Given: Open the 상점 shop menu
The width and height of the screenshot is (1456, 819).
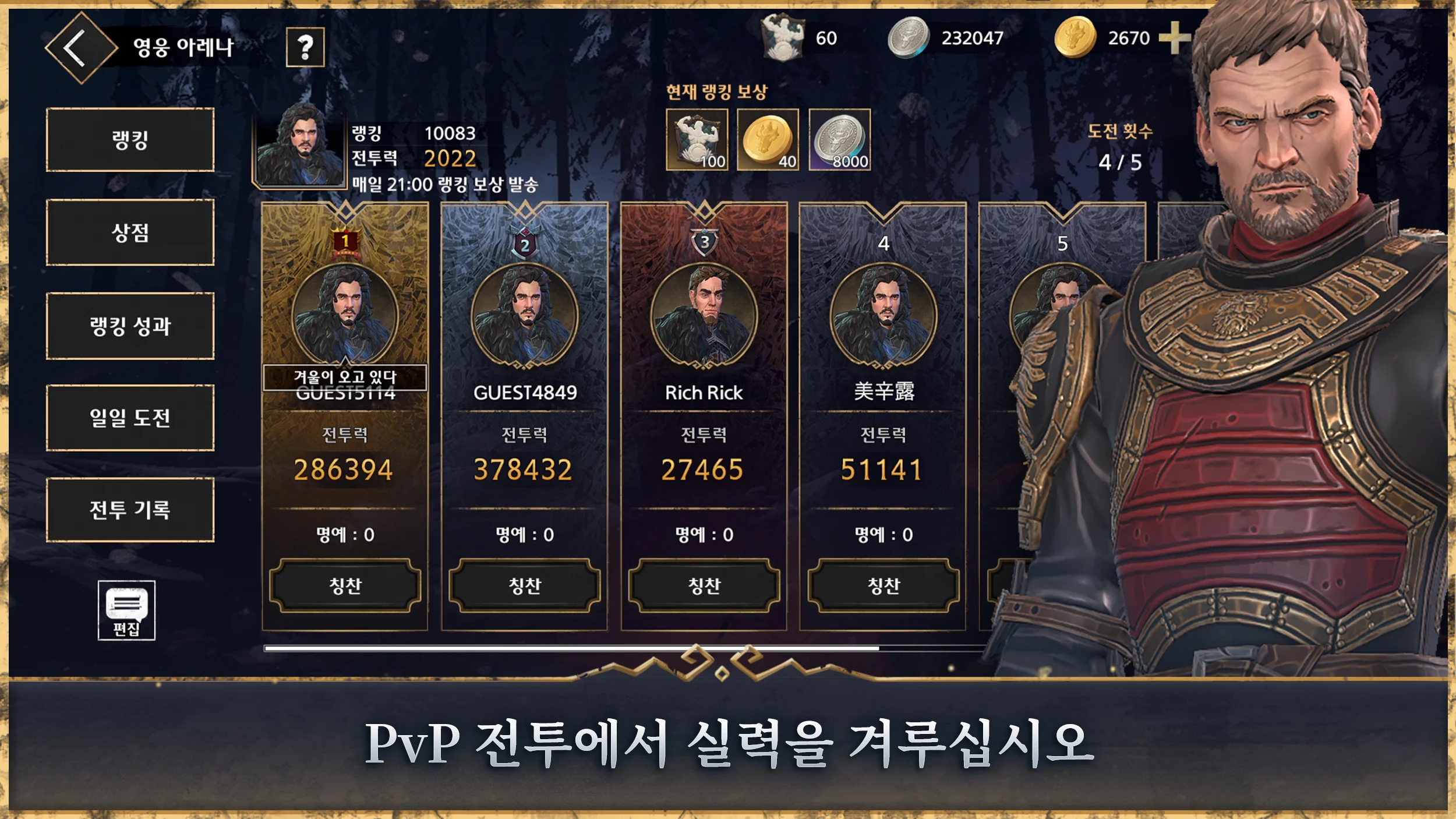Looking at the screenshot, I should [130, 232].
